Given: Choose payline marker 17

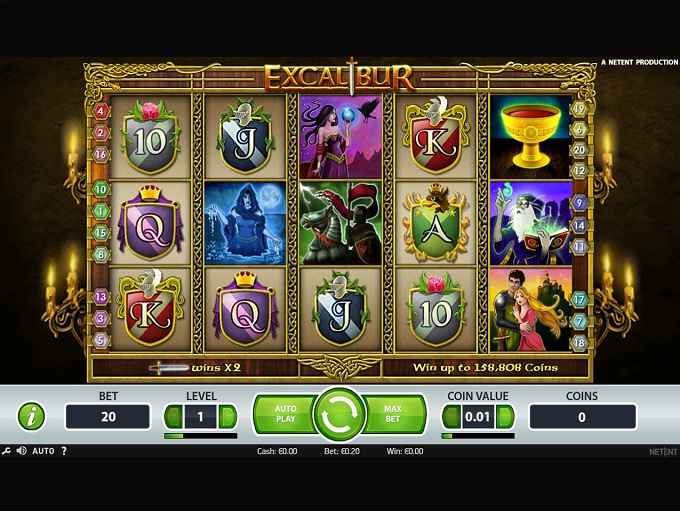Looking at the screenshot, I should click(579, 299).
